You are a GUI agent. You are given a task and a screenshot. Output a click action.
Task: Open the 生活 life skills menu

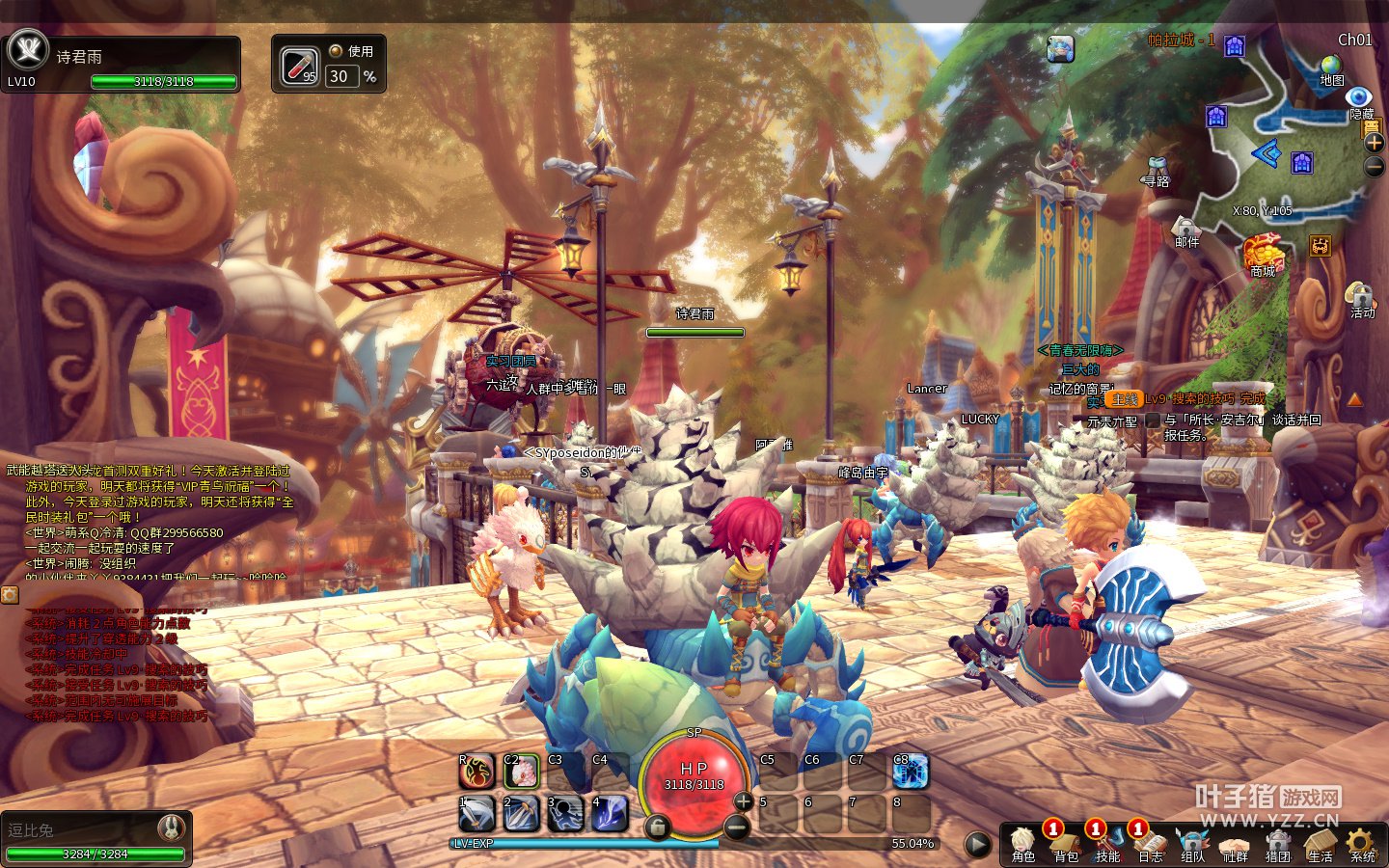pos(1320,843)
